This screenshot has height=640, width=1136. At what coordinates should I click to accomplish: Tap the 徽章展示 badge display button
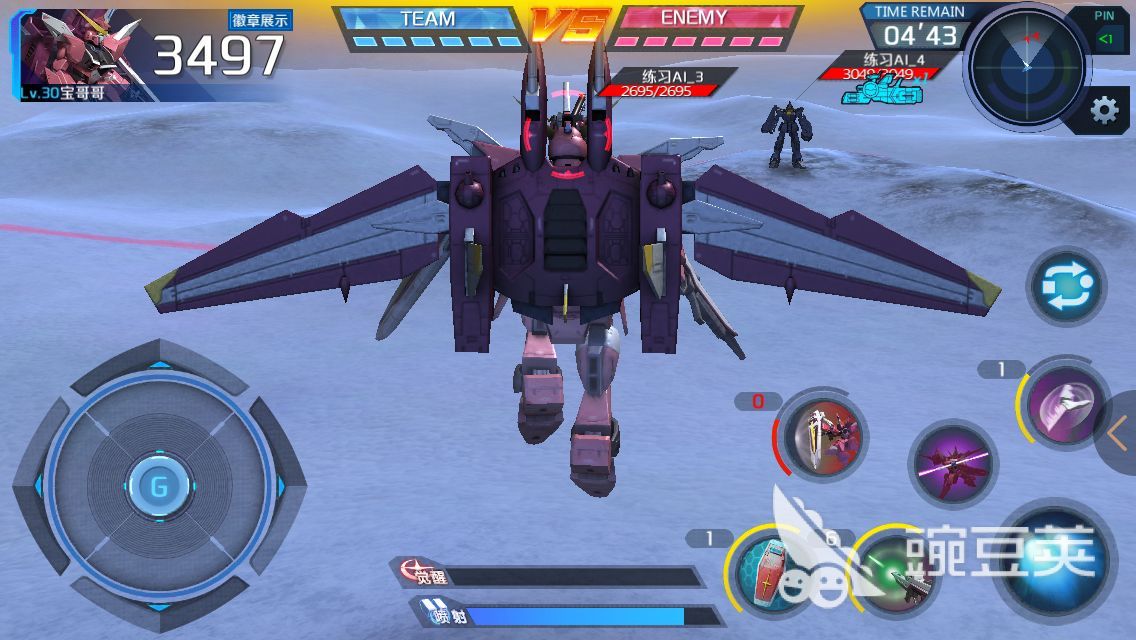[x=260, y=20]
